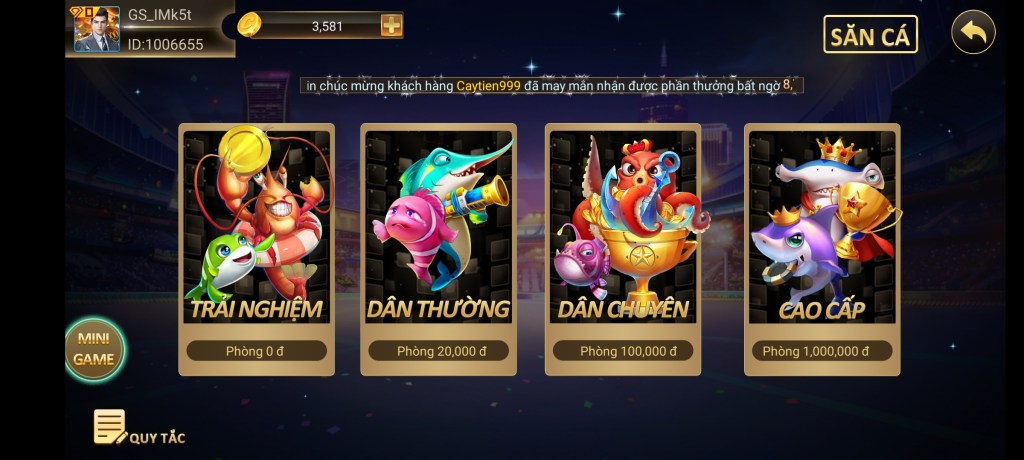Show the Quy Tắc rules
Screen dimensions: 1024x460
[139, 428]
